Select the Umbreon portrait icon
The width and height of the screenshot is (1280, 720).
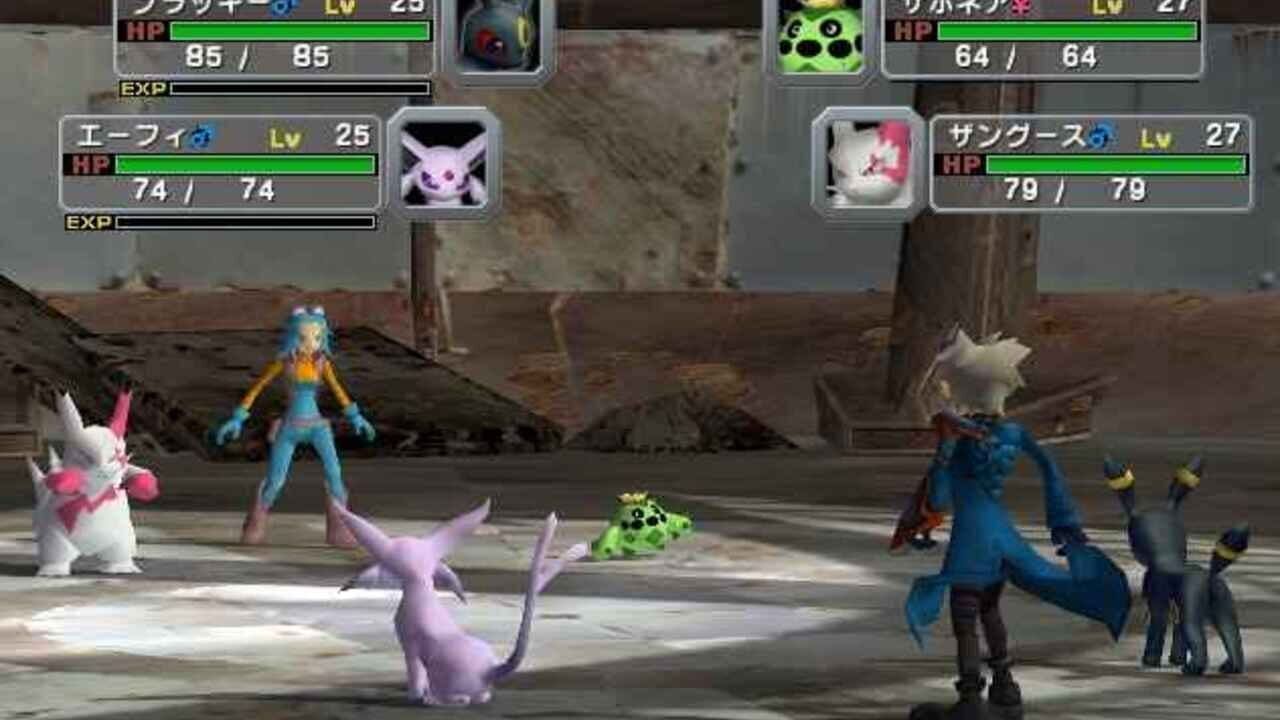click(x=498, y=38)
